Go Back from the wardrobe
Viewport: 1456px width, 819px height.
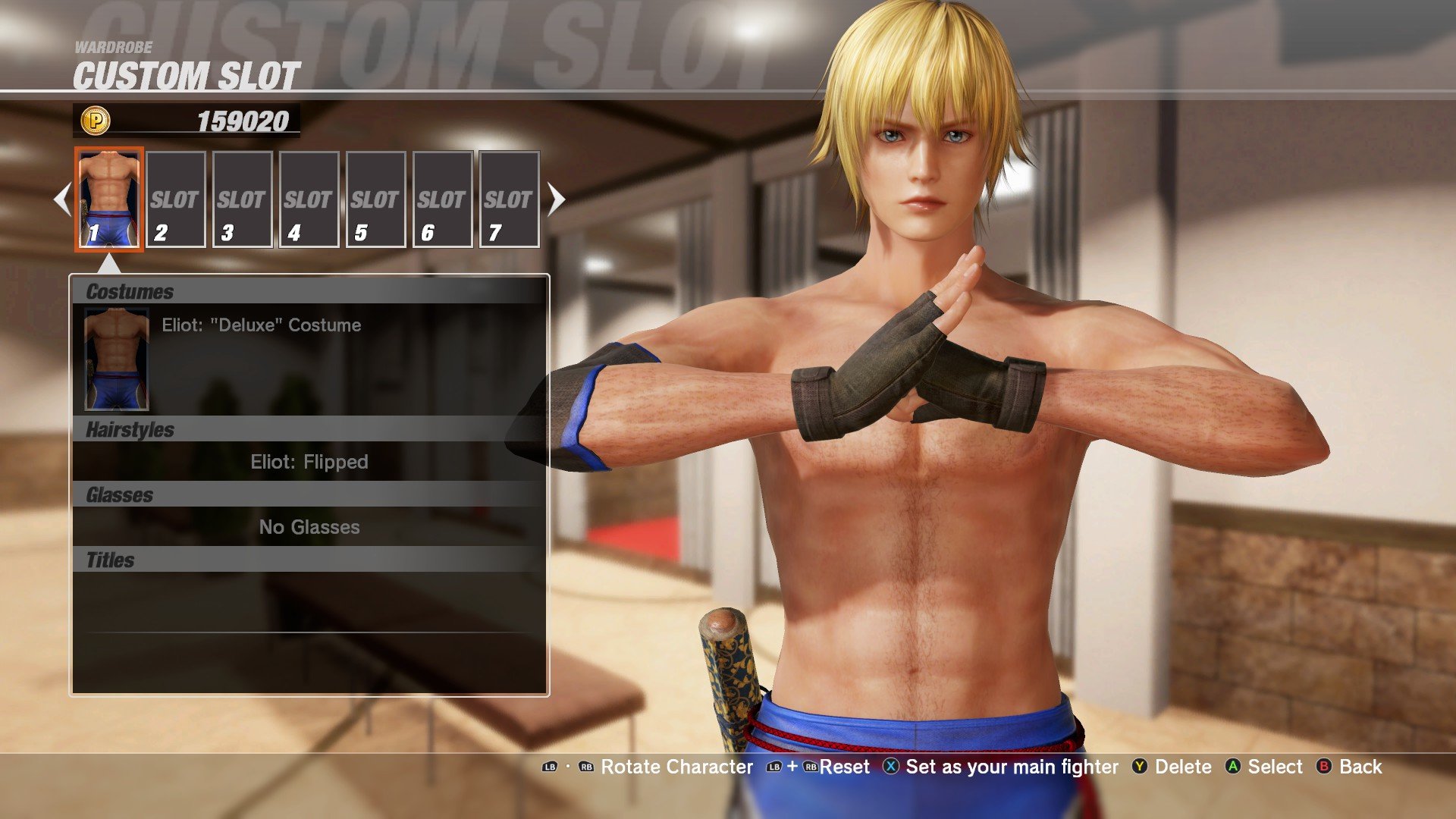click(1350, 767)
